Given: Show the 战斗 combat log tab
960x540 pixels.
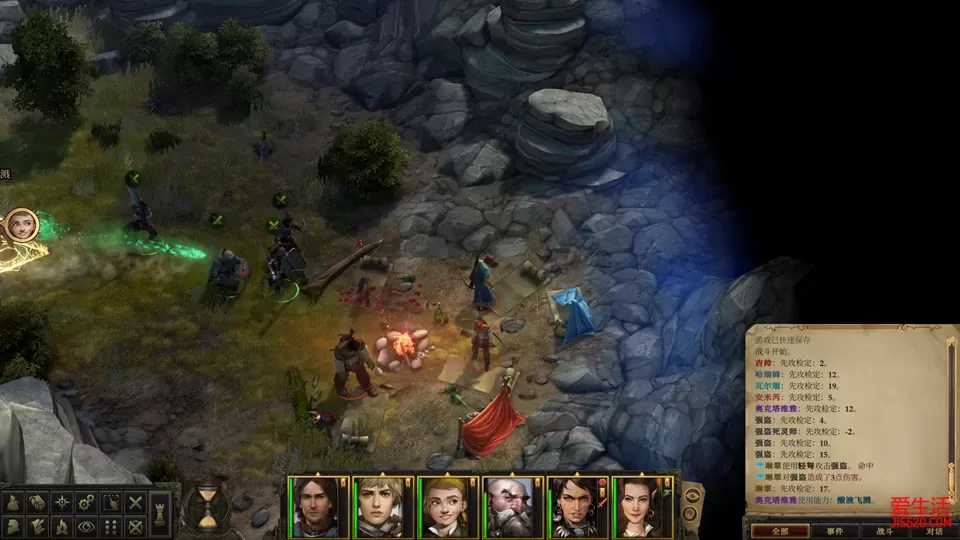Looking at the screenshot, I should (x=884, y=531).
